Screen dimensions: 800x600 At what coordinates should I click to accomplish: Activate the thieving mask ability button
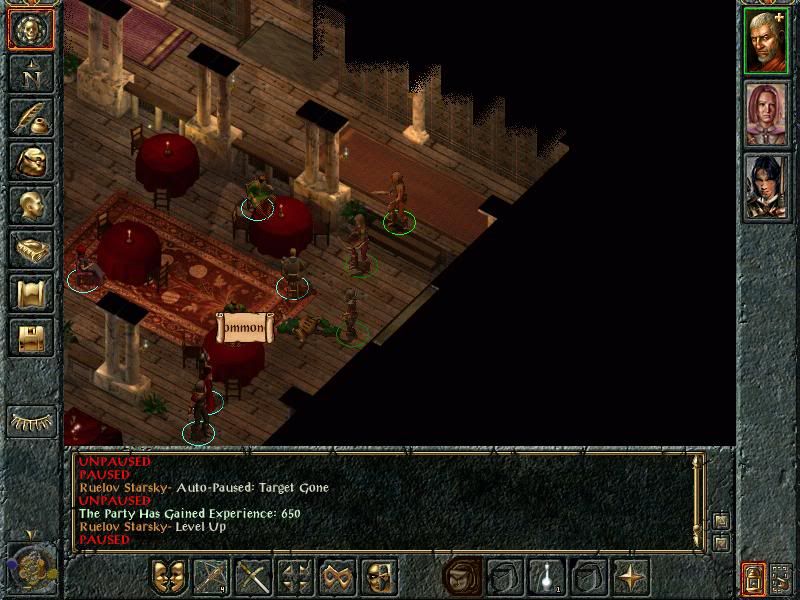(380, 577)
